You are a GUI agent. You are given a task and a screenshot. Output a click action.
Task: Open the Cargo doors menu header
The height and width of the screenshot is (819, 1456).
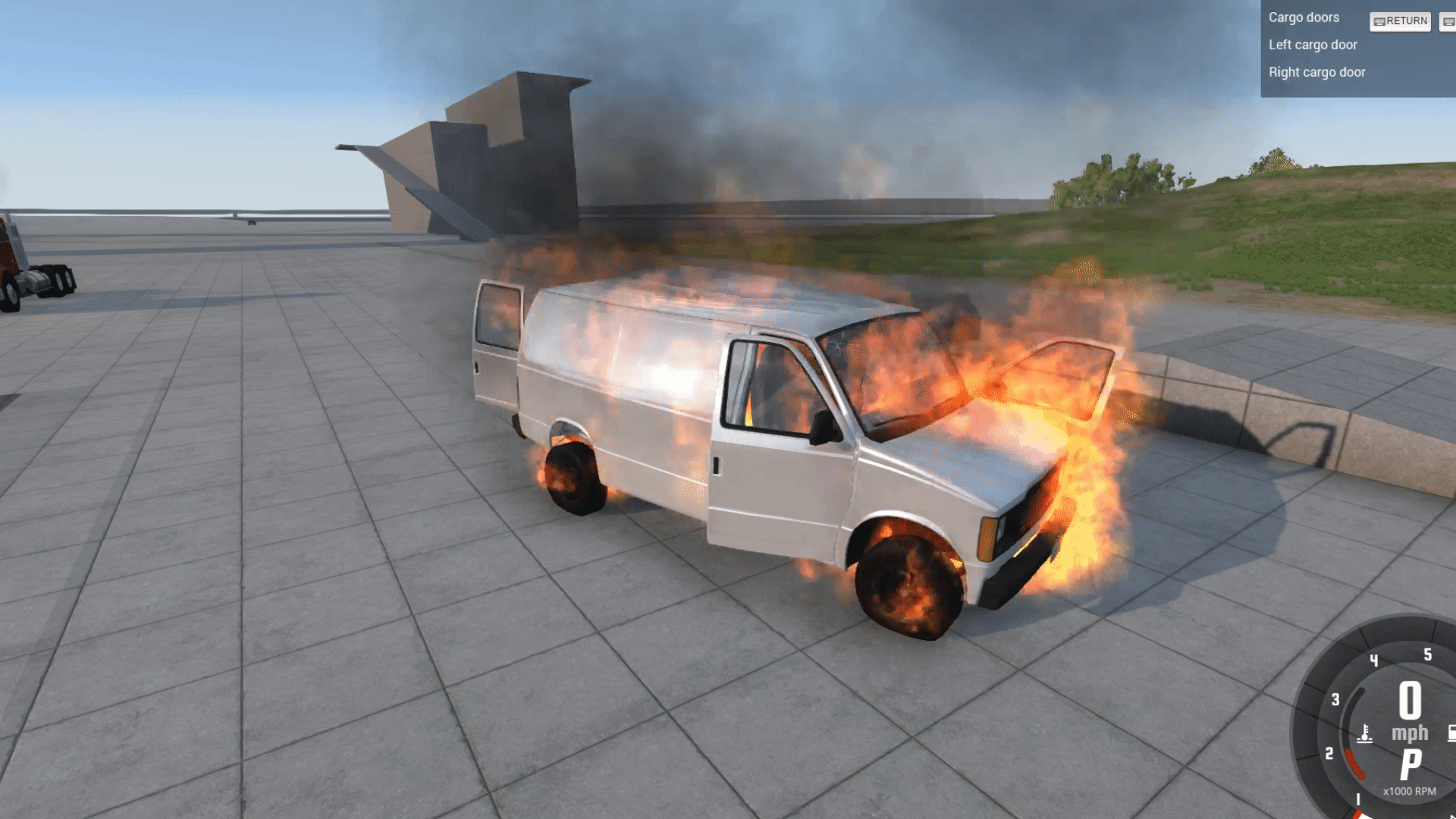tap(1304, 18)
